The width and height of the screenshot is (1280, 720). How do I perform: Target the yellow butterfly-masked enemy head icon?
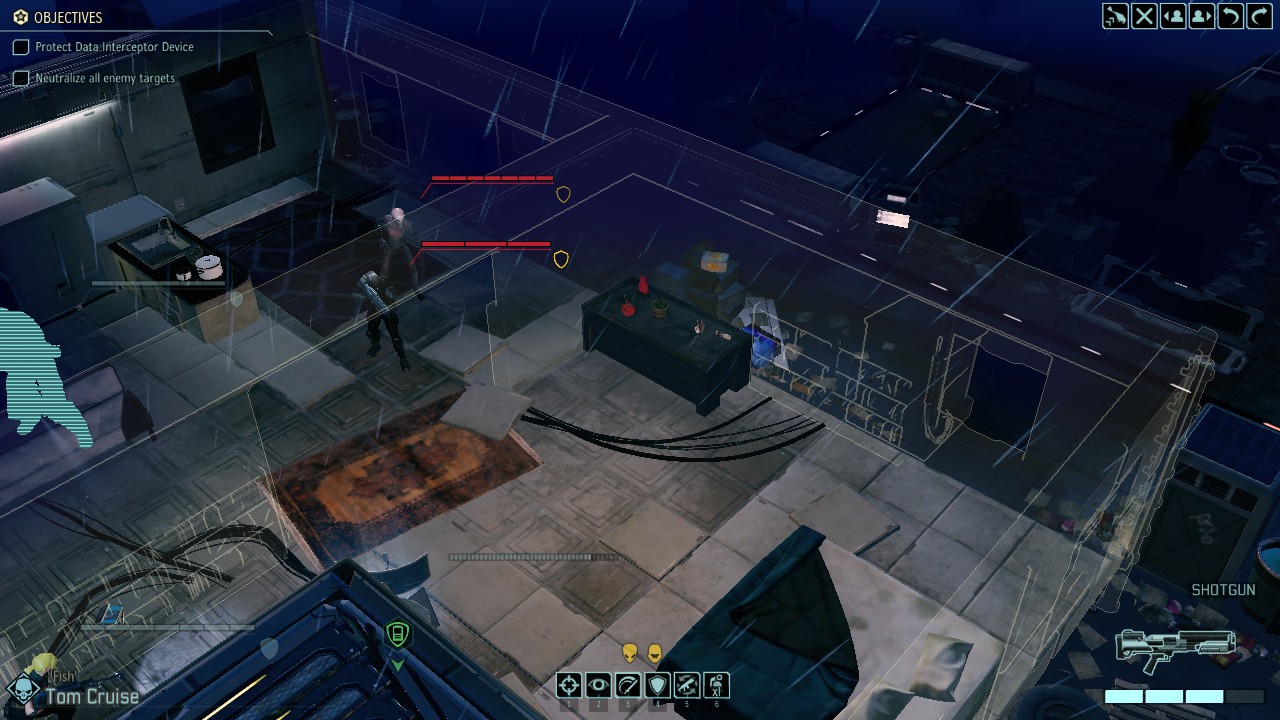click(x=655, y=653)
